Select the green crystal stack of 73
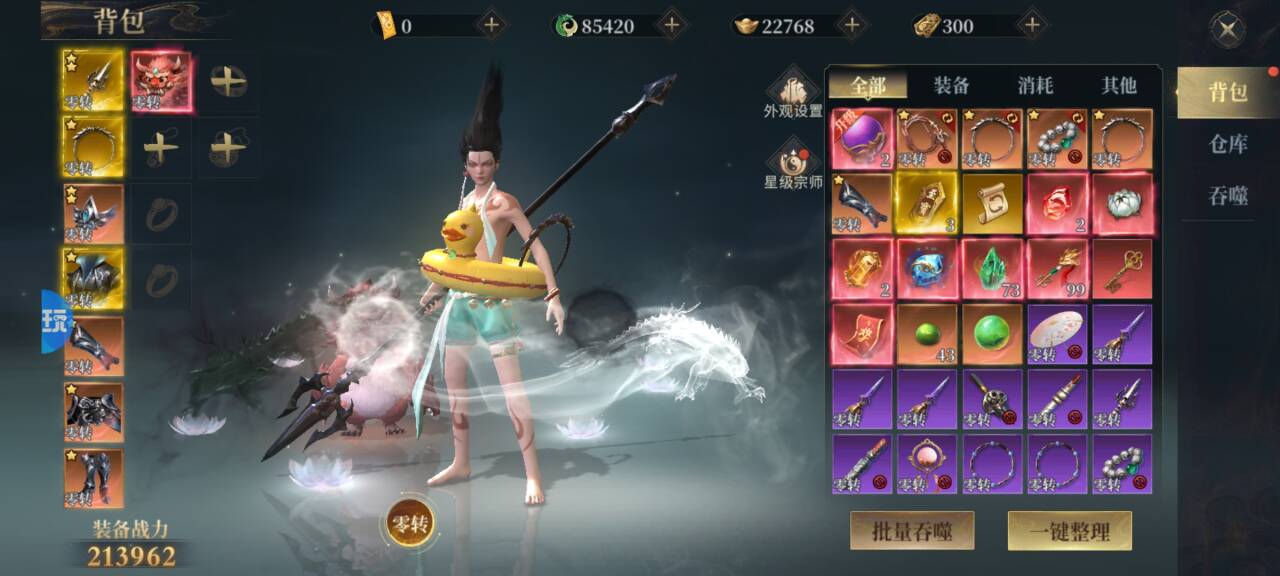 992,269
